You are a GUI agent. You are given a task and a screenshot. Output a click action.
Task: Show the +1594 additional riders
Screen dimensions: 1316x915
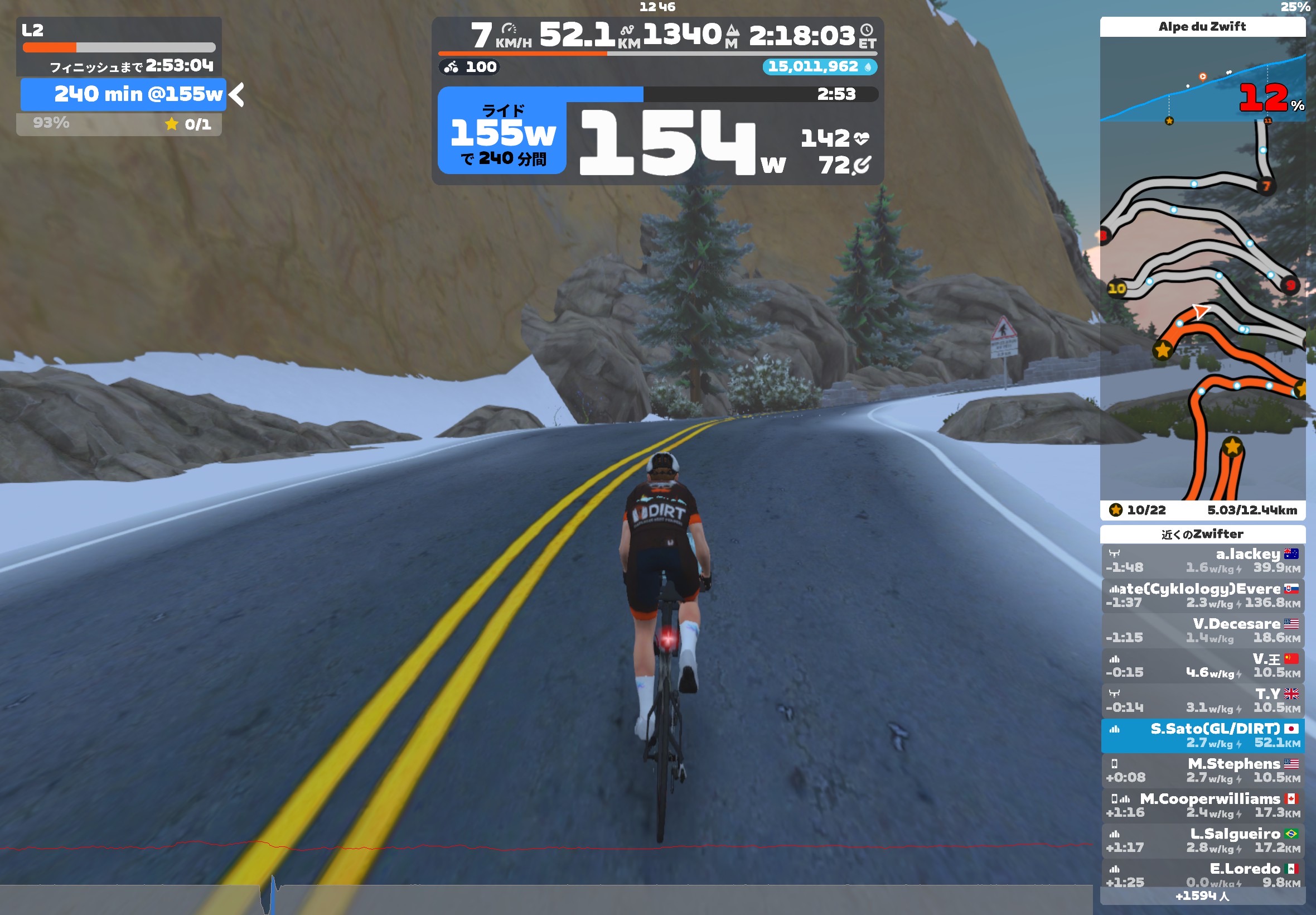[1202, 896]
